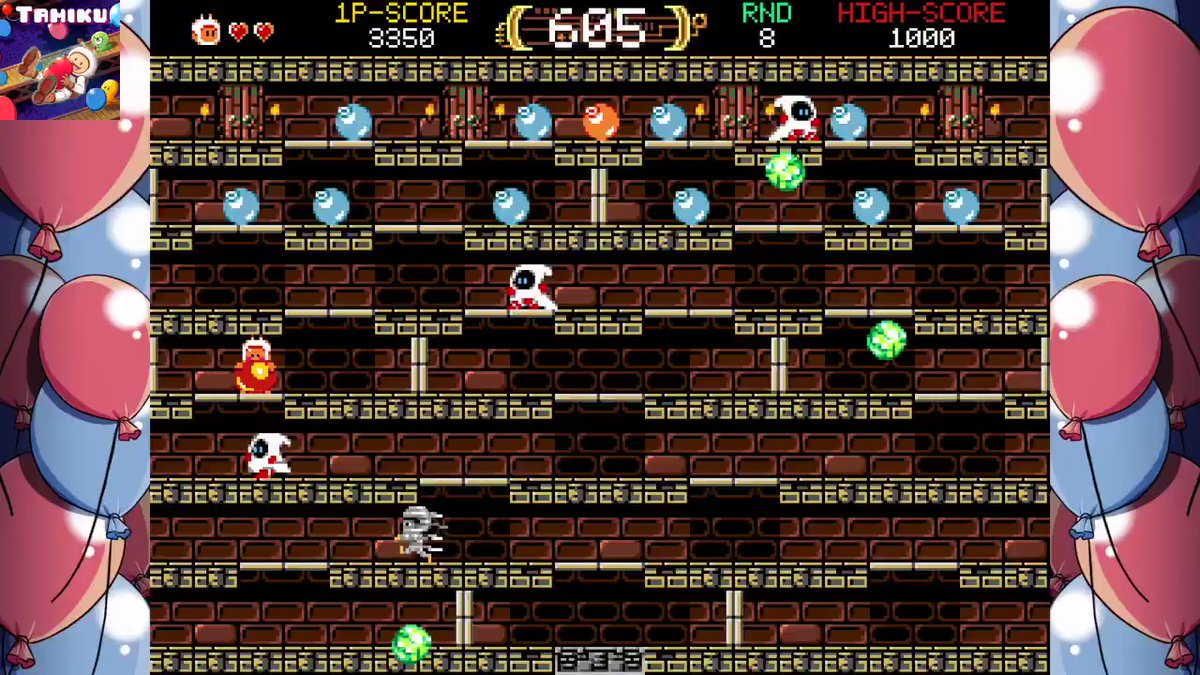
Task: Select the White Bomberman lives icon
Action: [x=206, y=30]
